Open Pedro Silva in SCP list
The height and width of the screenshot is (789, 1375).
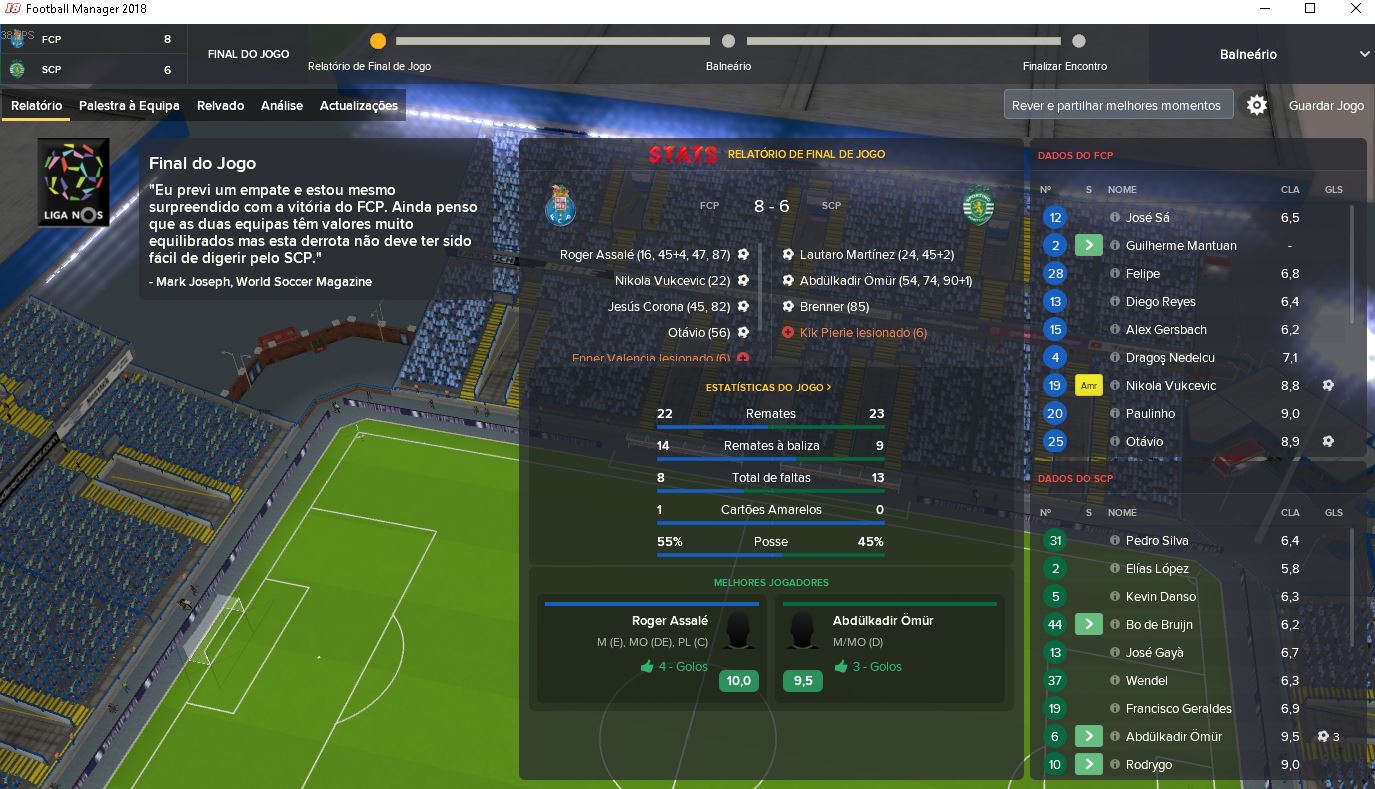coord(1157,541)
